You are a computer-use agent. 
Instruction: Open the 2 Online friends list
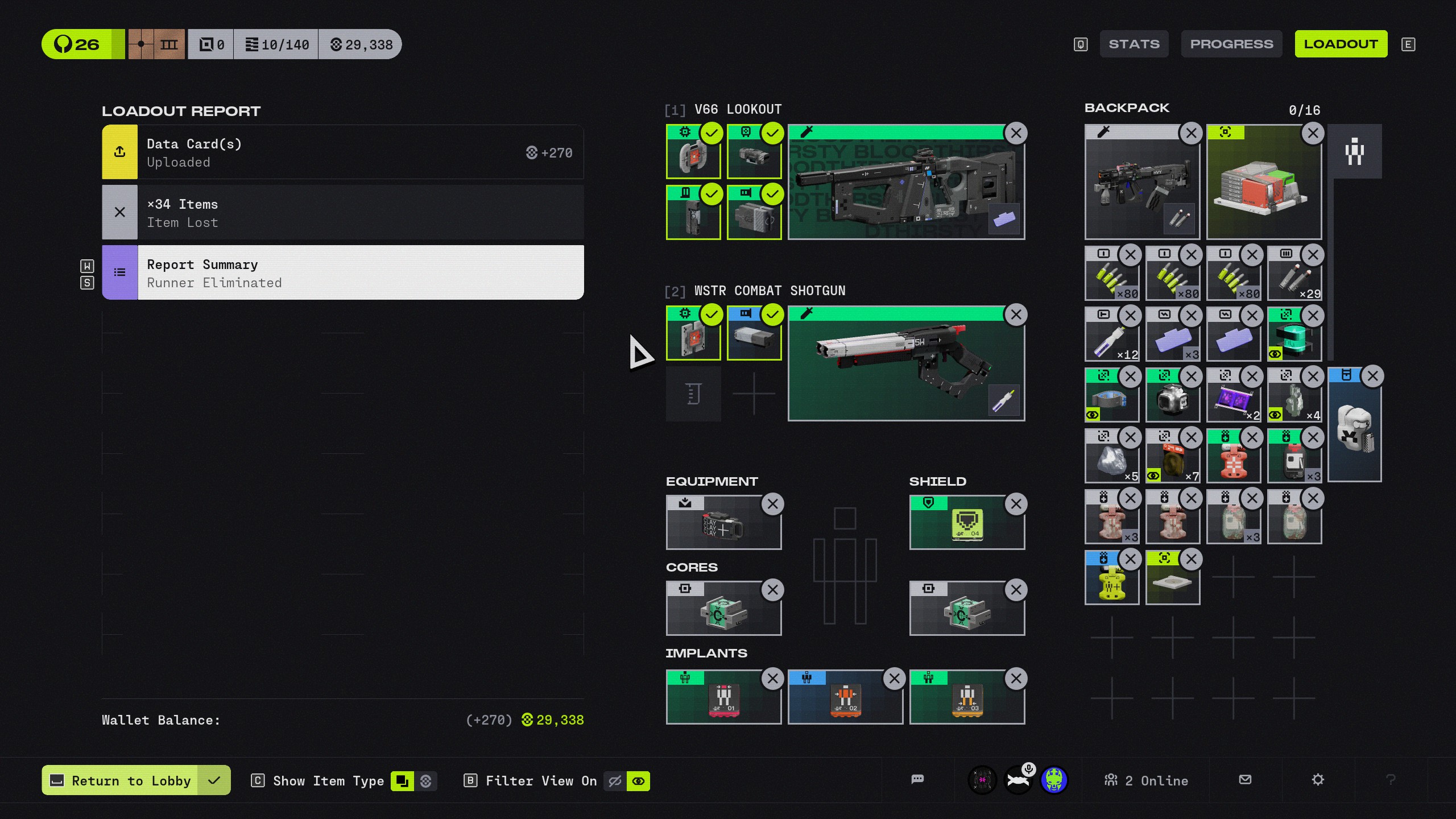pos(1147,781)
